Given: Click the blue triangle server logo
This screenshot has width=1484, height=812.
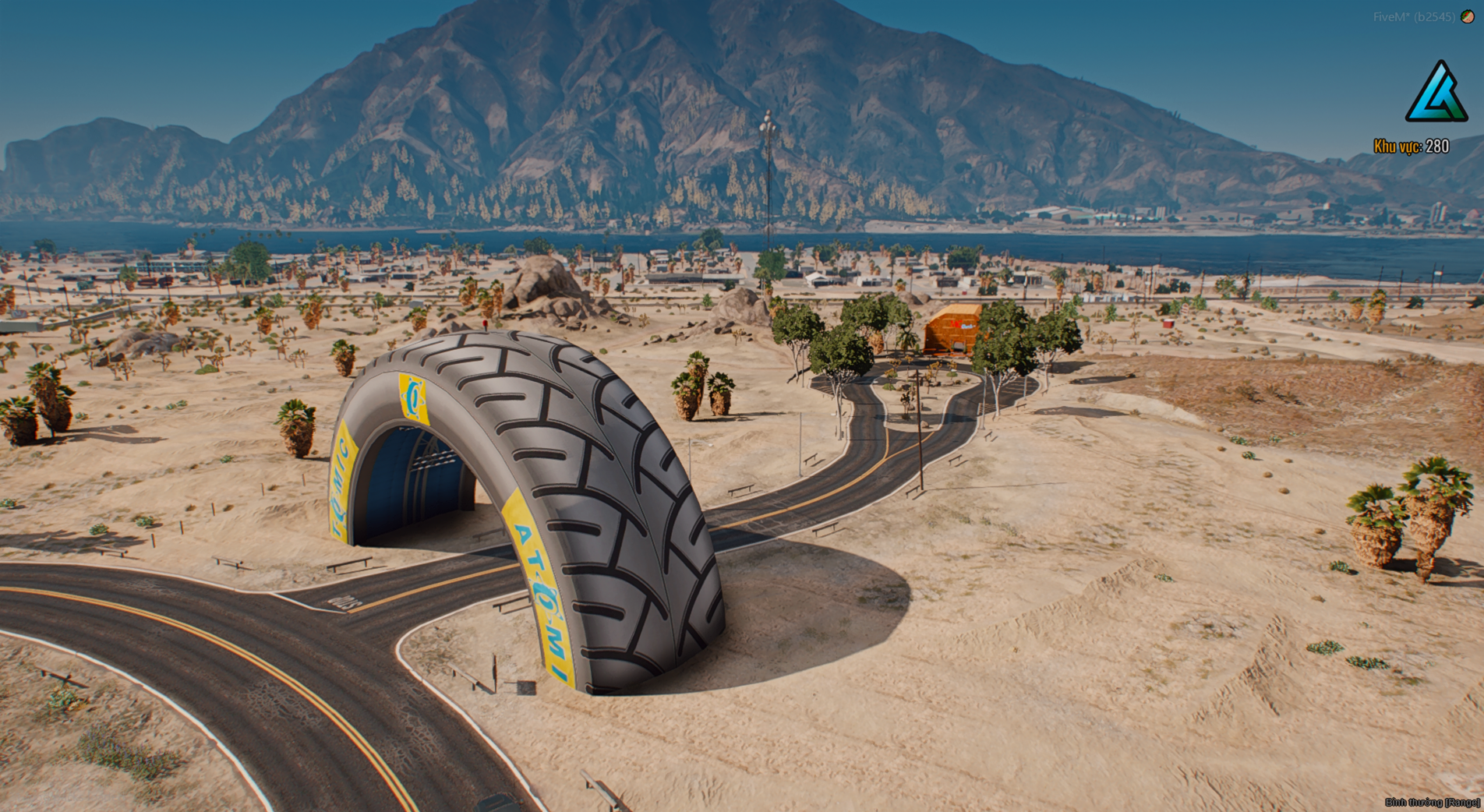Looking at the screenshot, I should pyautogui.click(x=1436, y=94).
